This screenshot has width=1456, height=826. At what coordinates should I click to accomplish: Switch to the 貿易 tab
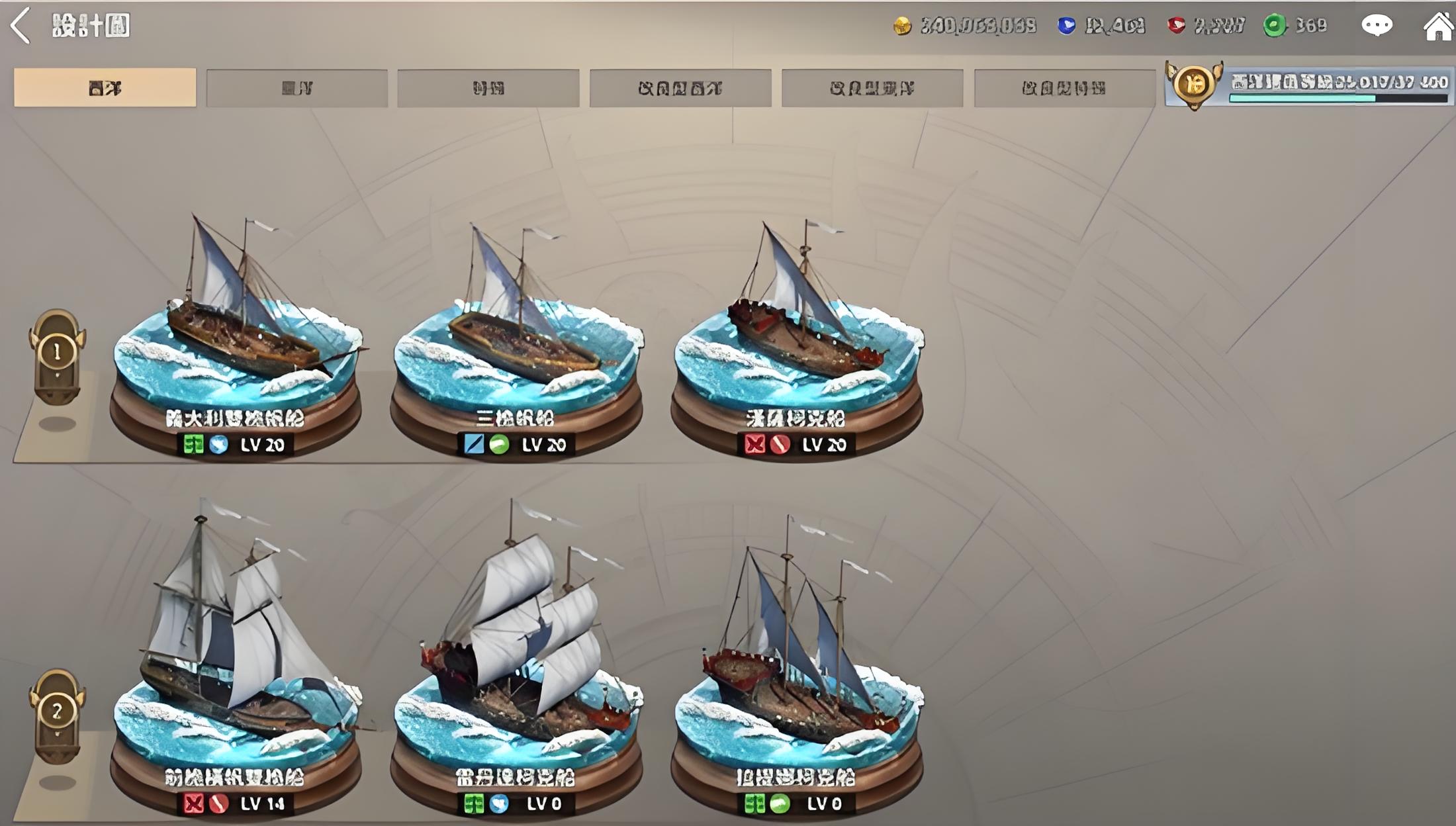(x=296, y=87)
